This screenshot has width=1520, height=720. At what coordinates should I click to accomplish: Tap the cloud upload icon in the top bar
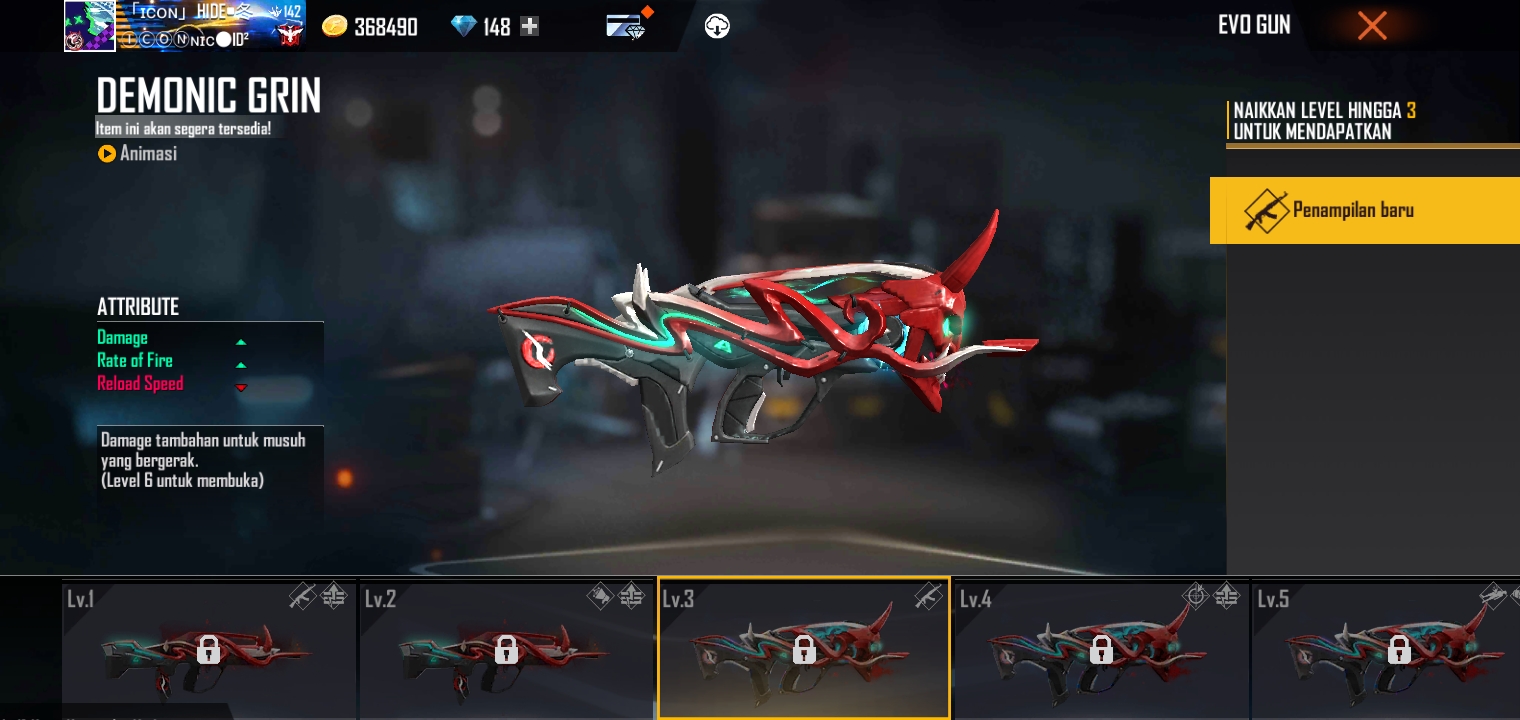coord(717,25)
